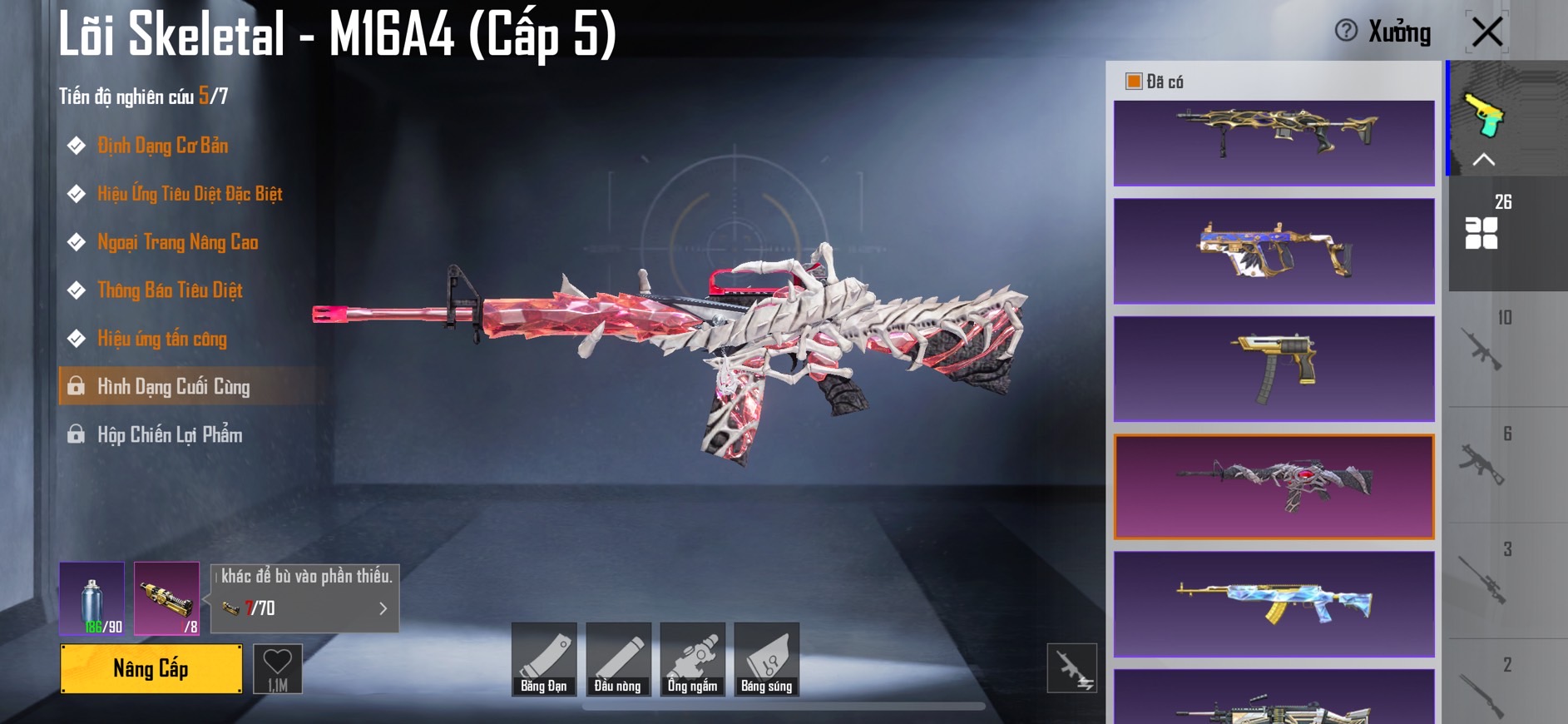Like the skin with heart button
Screen dimensions: 1568x724
(x=277, y=668)
